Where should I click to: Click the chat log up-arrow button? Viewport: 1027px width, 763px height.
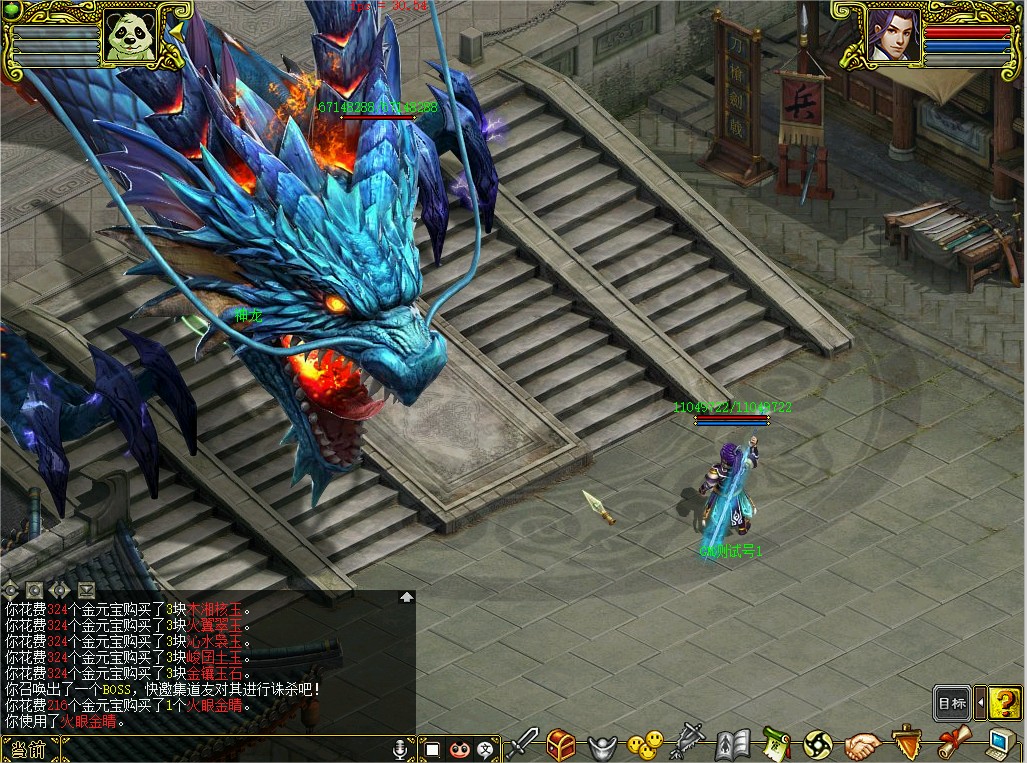click(x=407, y=597)
